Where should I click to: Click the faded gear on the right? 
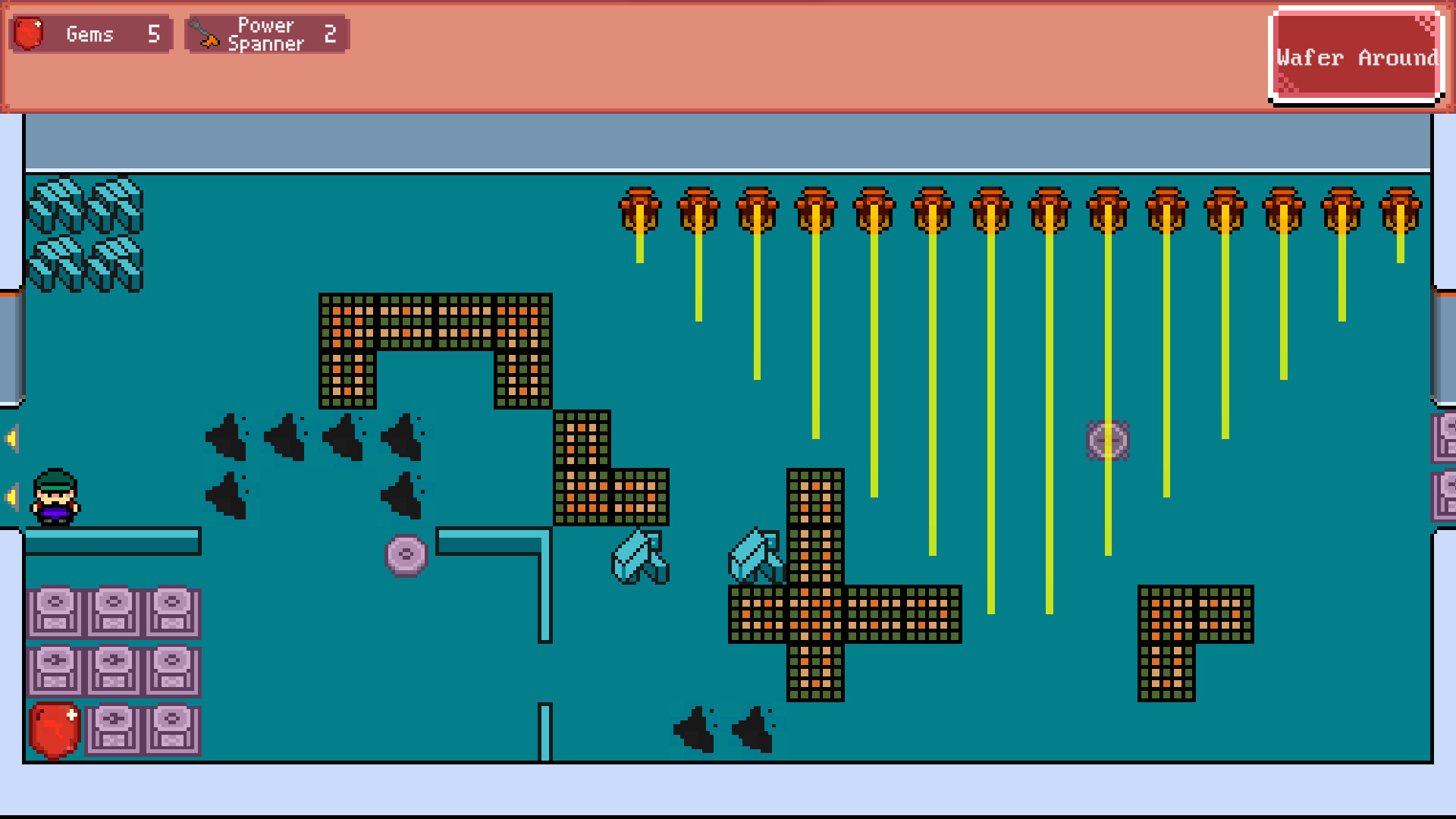[1109, 438]
